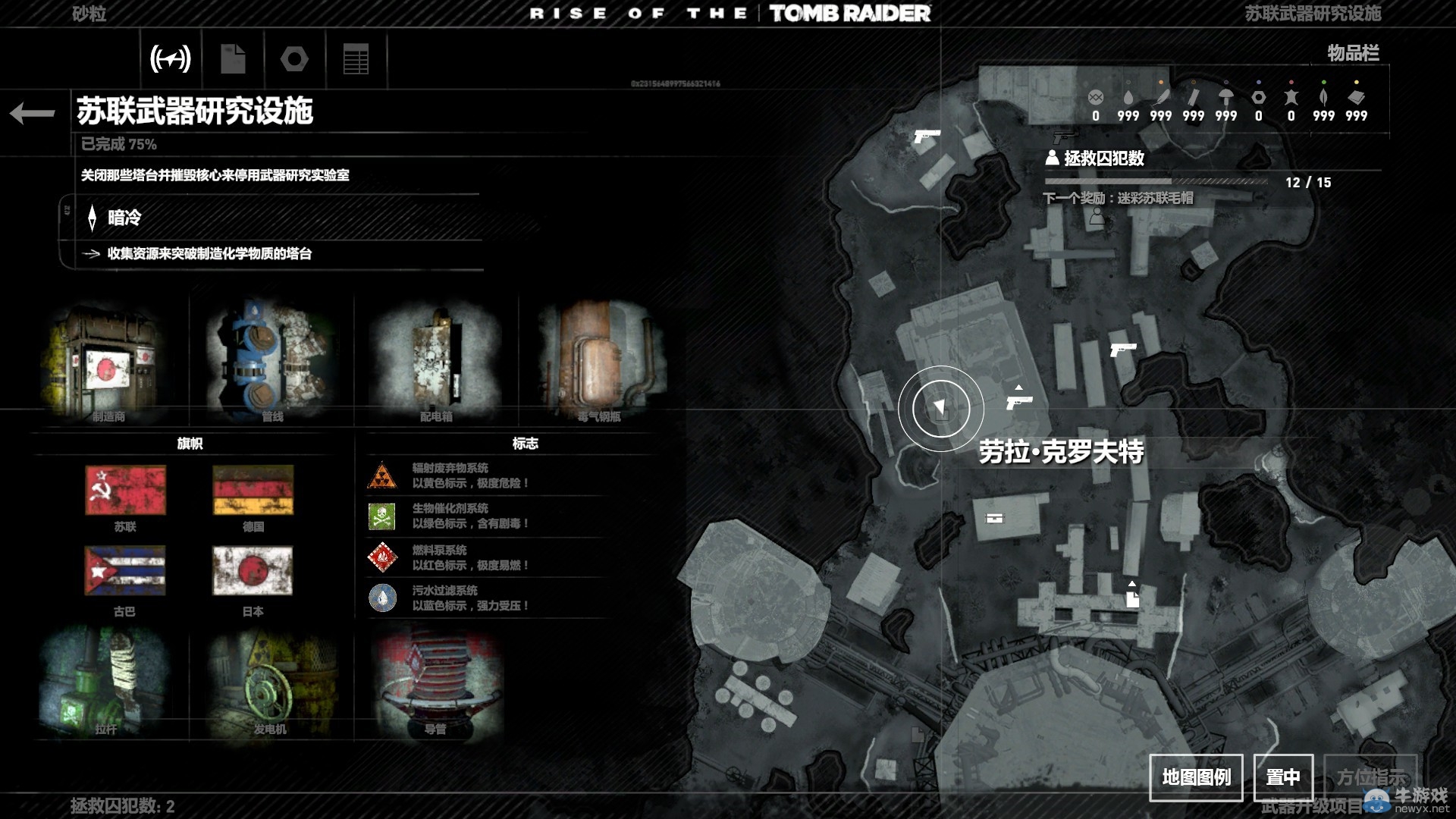Pick the 毒气钢瓶 gas cylinder thumbnail
The height and width of the screenshot is (819, 1456).
(600, 362)
